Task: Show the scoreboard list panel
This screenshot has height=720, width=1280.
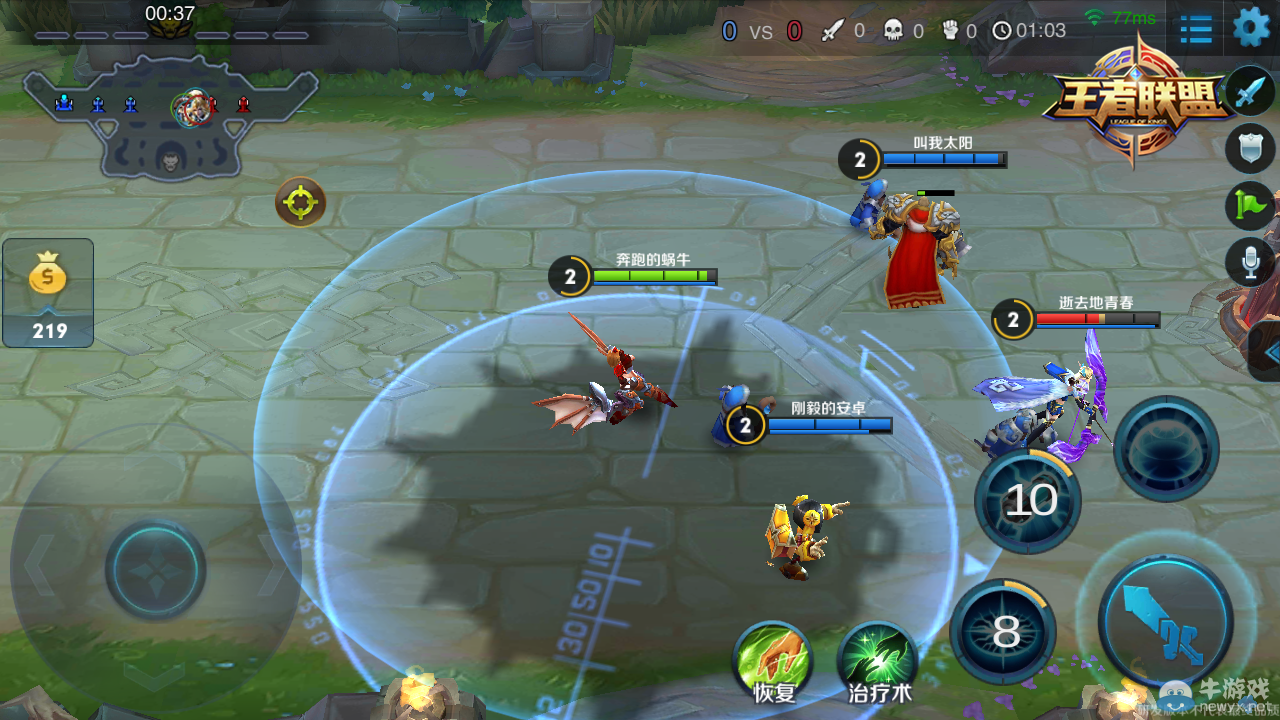Action: point(1196,29)
